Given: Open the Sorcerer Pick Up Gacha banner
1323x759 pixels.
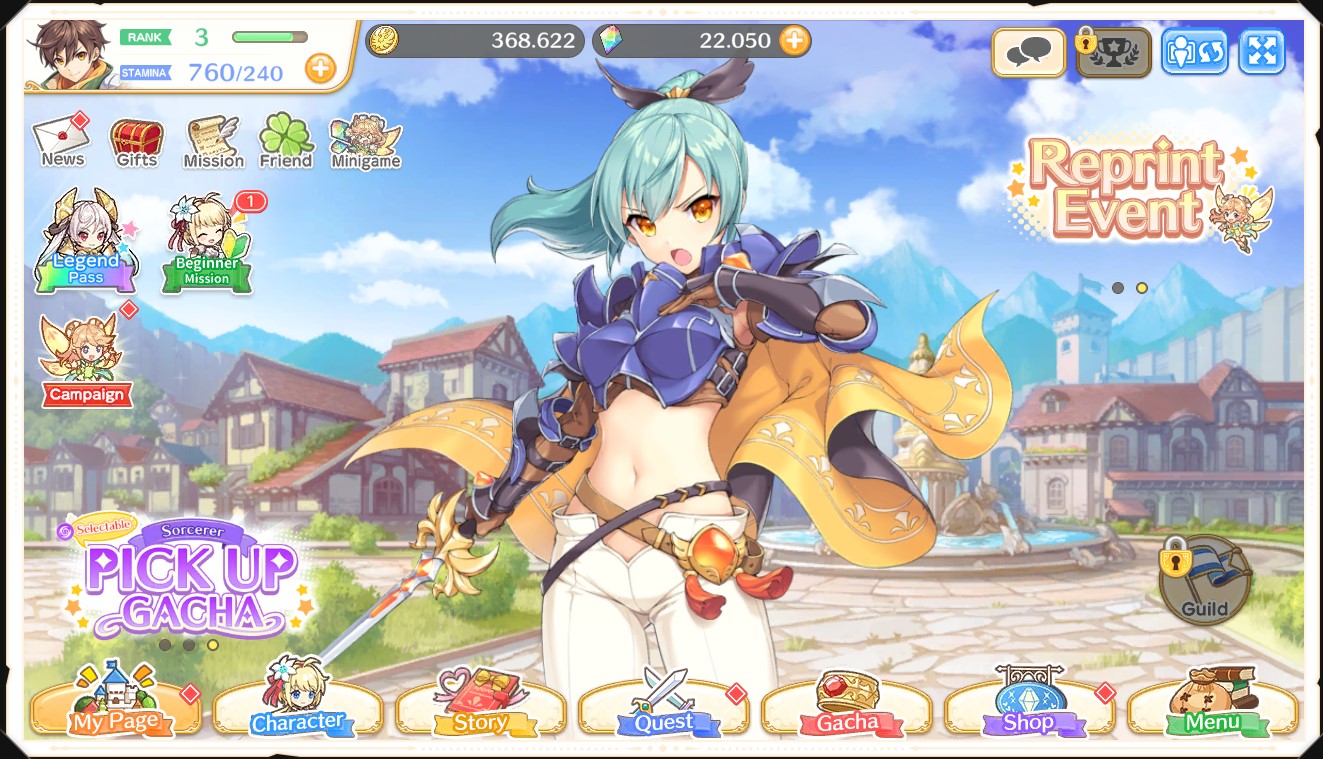Looking at the screenshot, I should point(190,580).
